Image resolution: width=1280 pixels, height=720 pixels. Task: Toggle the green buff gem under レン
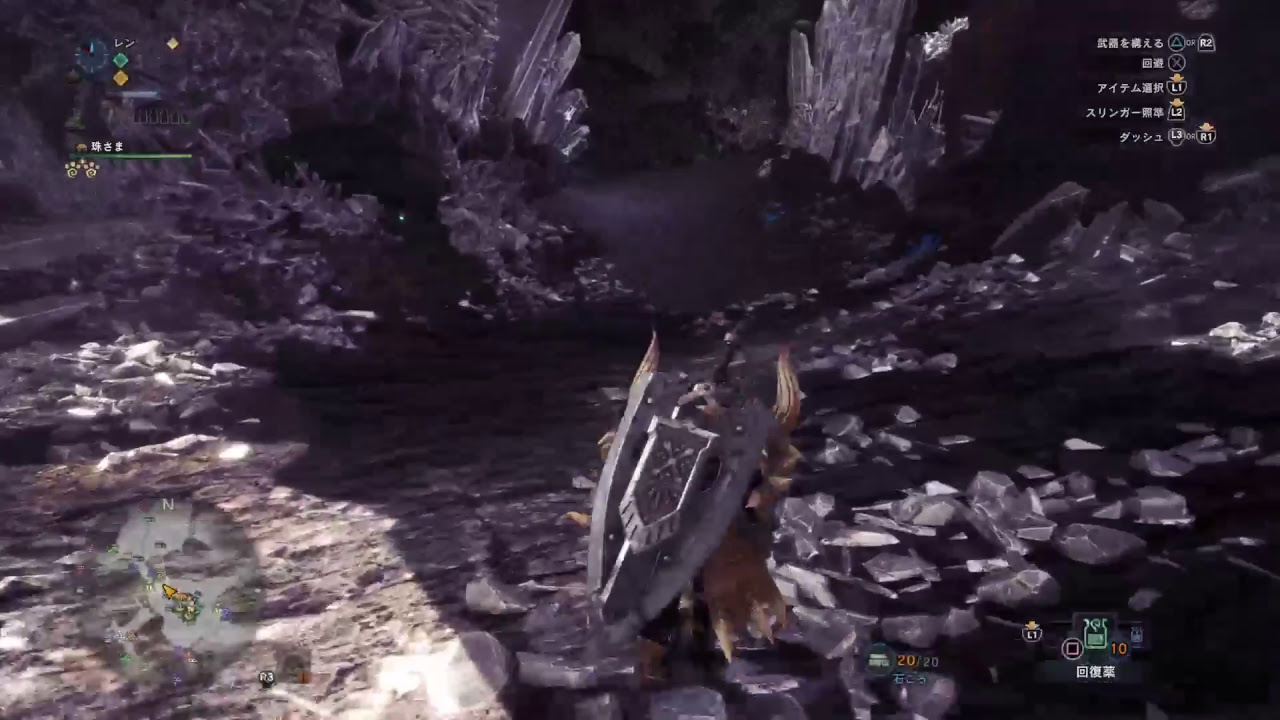(120, 60)
